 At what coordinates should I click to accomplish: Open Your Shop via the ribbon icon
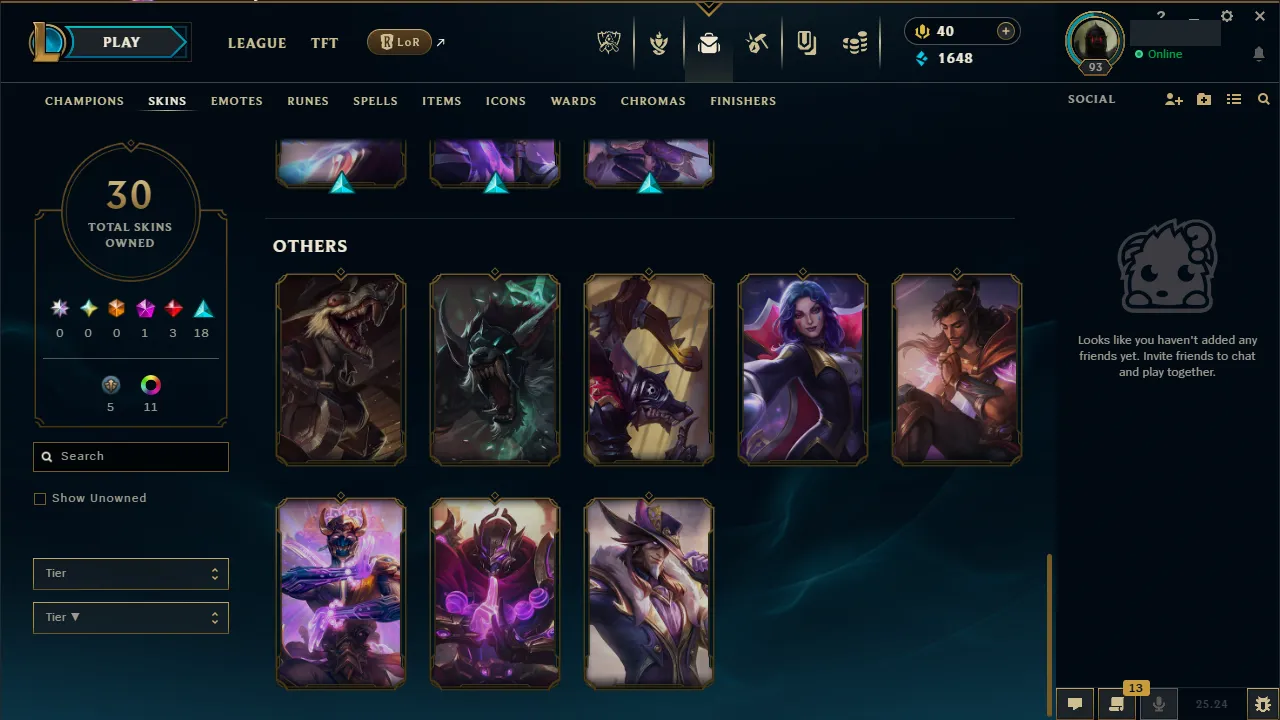[806, 42]
